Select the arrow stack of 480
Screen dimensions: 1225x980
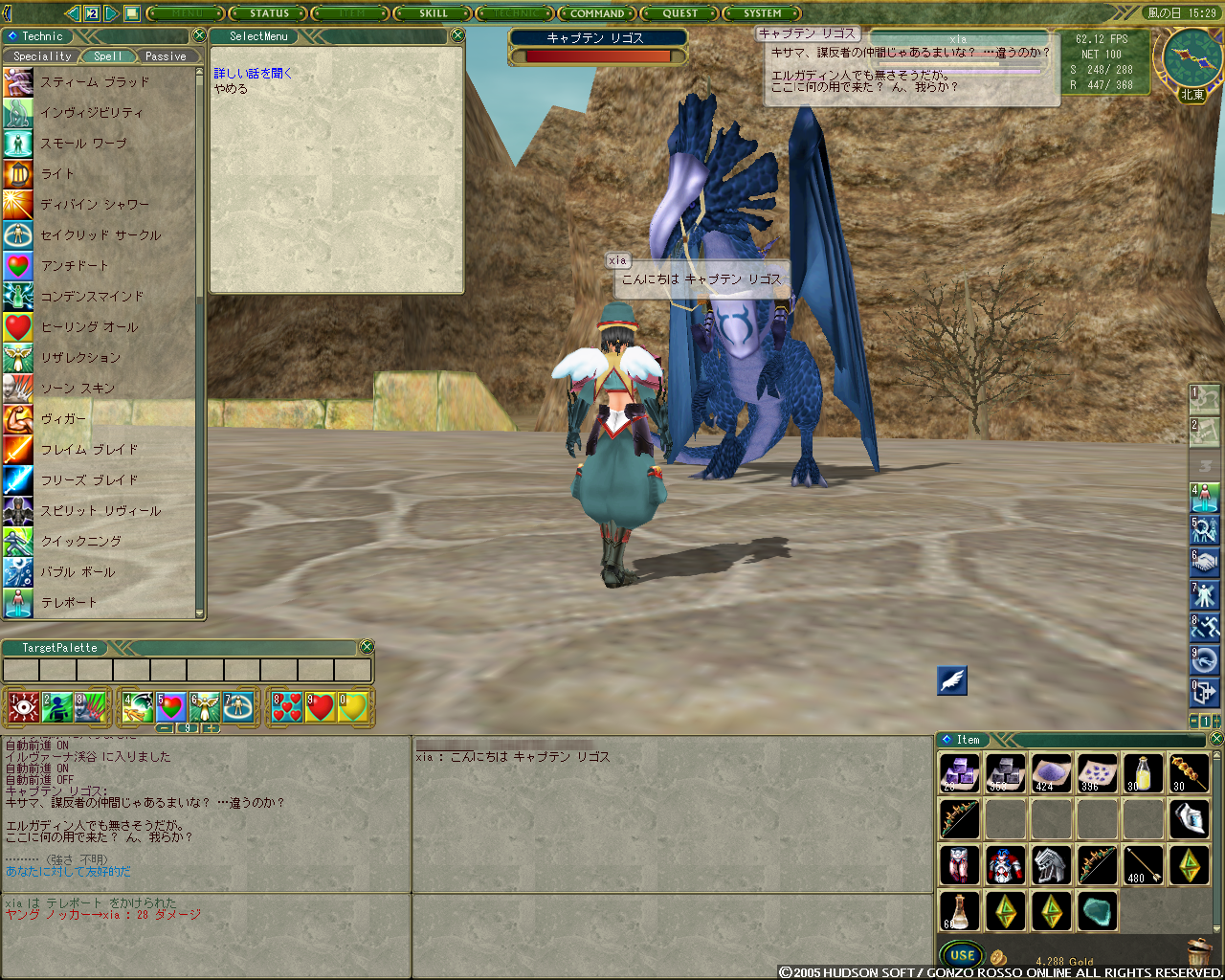click(1144, 865)
